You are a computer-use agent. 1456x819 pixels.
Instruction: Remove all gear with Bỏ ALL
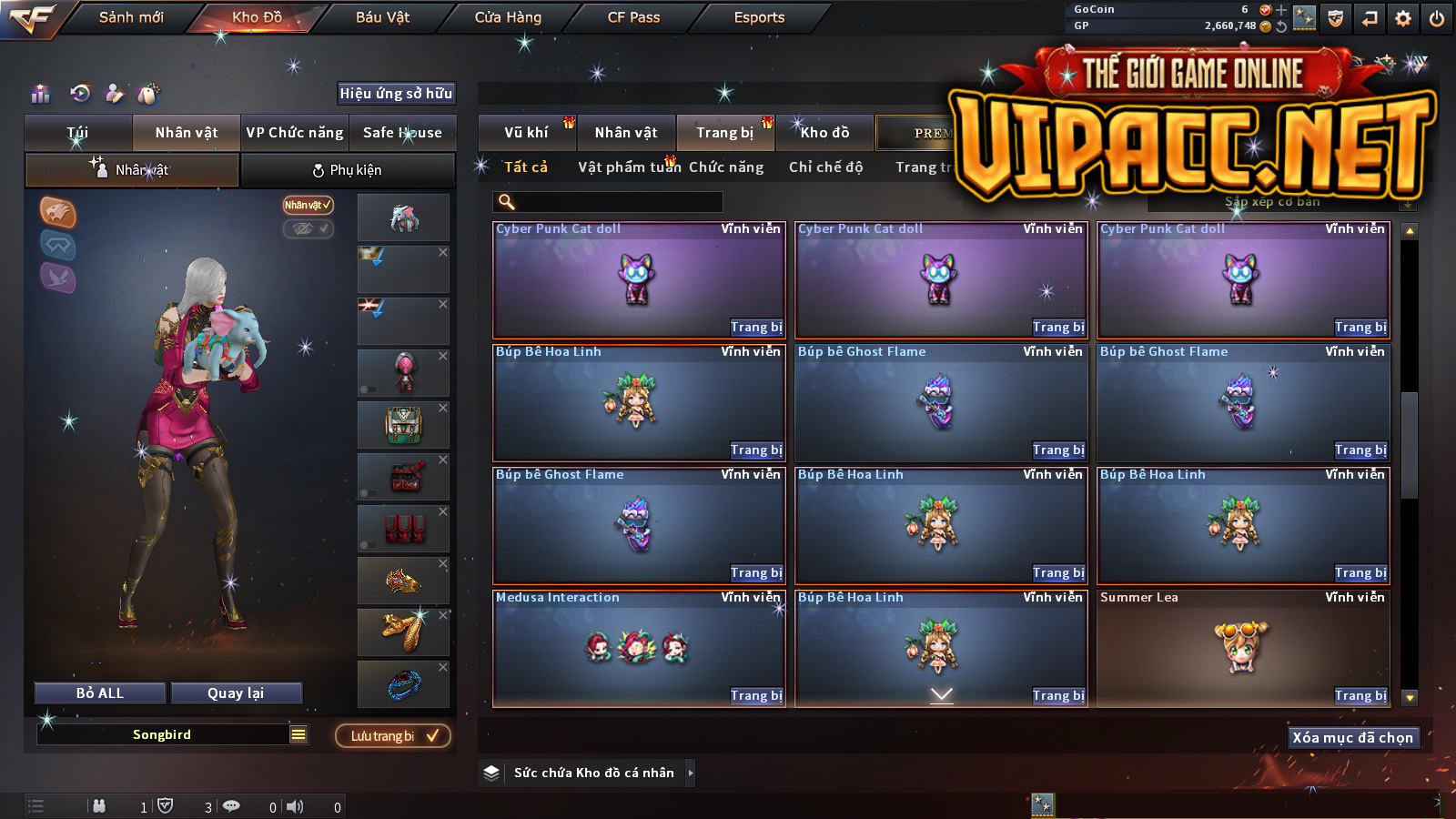[x=100, y=693]
